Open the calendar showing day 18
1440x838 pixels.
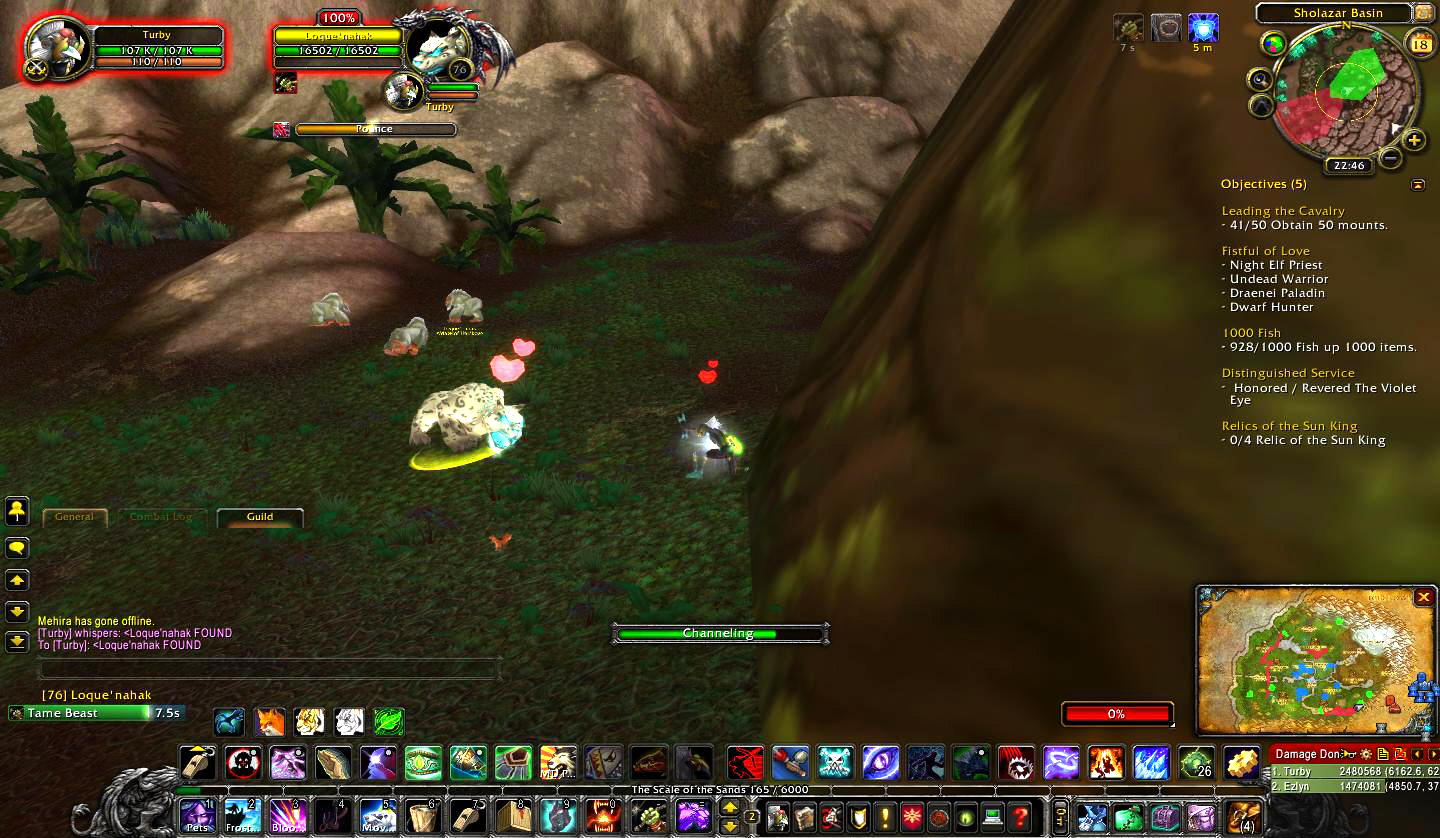1420,43
